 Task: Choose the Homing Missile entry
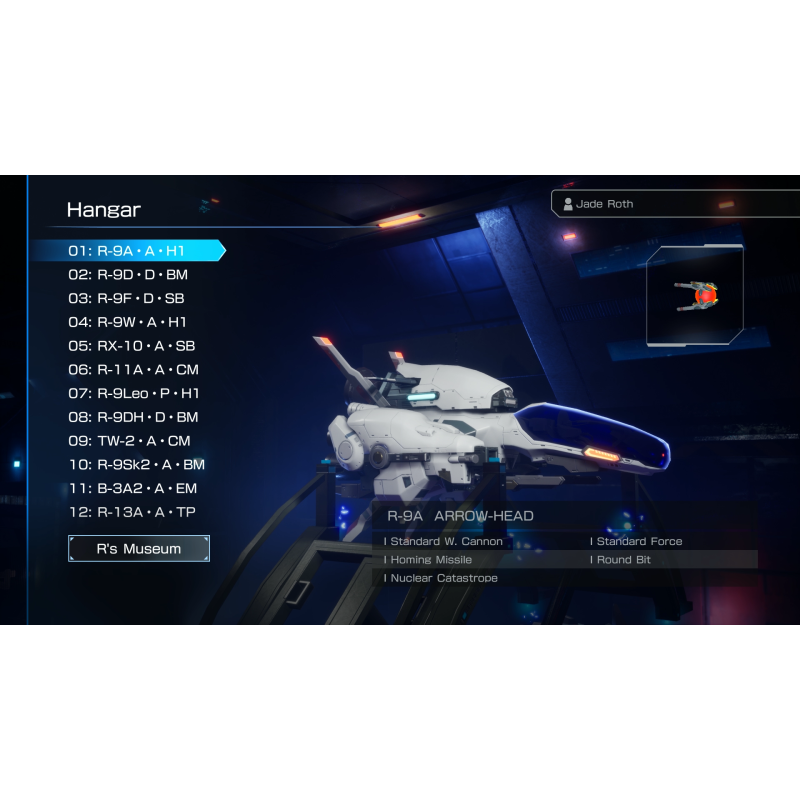point(431,560)
